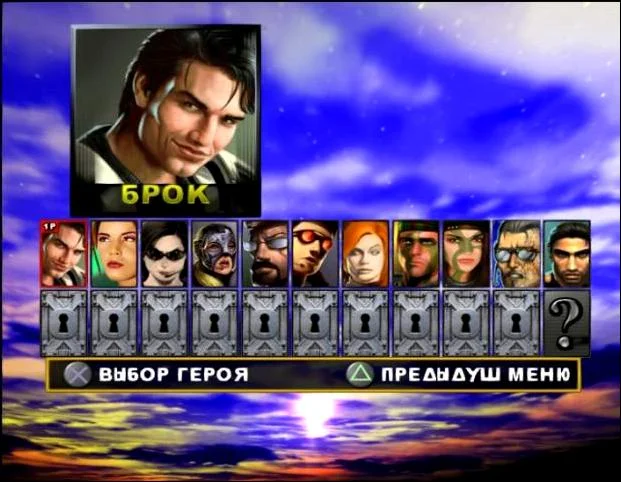The width and height of the screenshot is (621, 482).
Task: Pick the fighter with red sunglasses
Action: [x=315, y=254]
